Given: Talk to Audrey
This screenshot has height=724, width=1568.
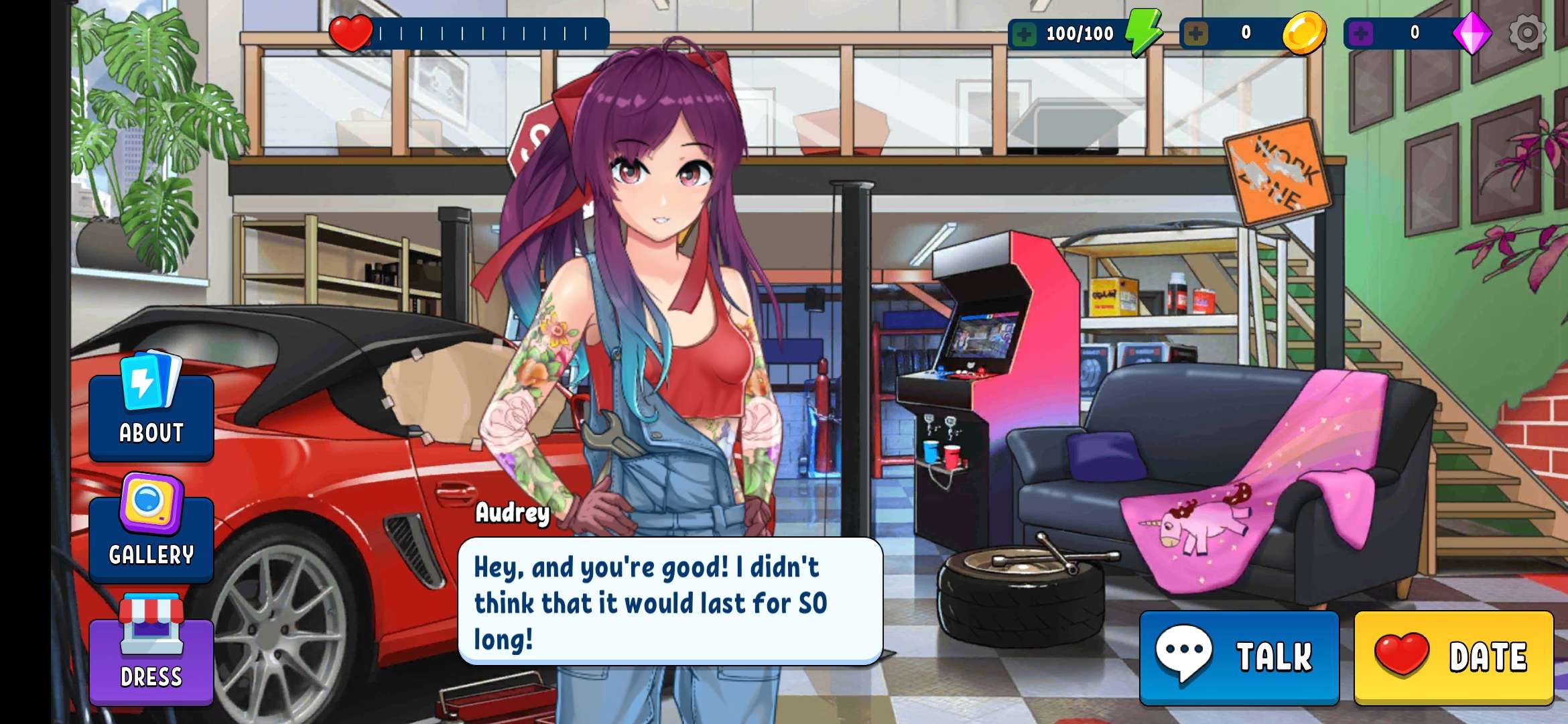Looking at the screenshot, I should [1239, 657].
